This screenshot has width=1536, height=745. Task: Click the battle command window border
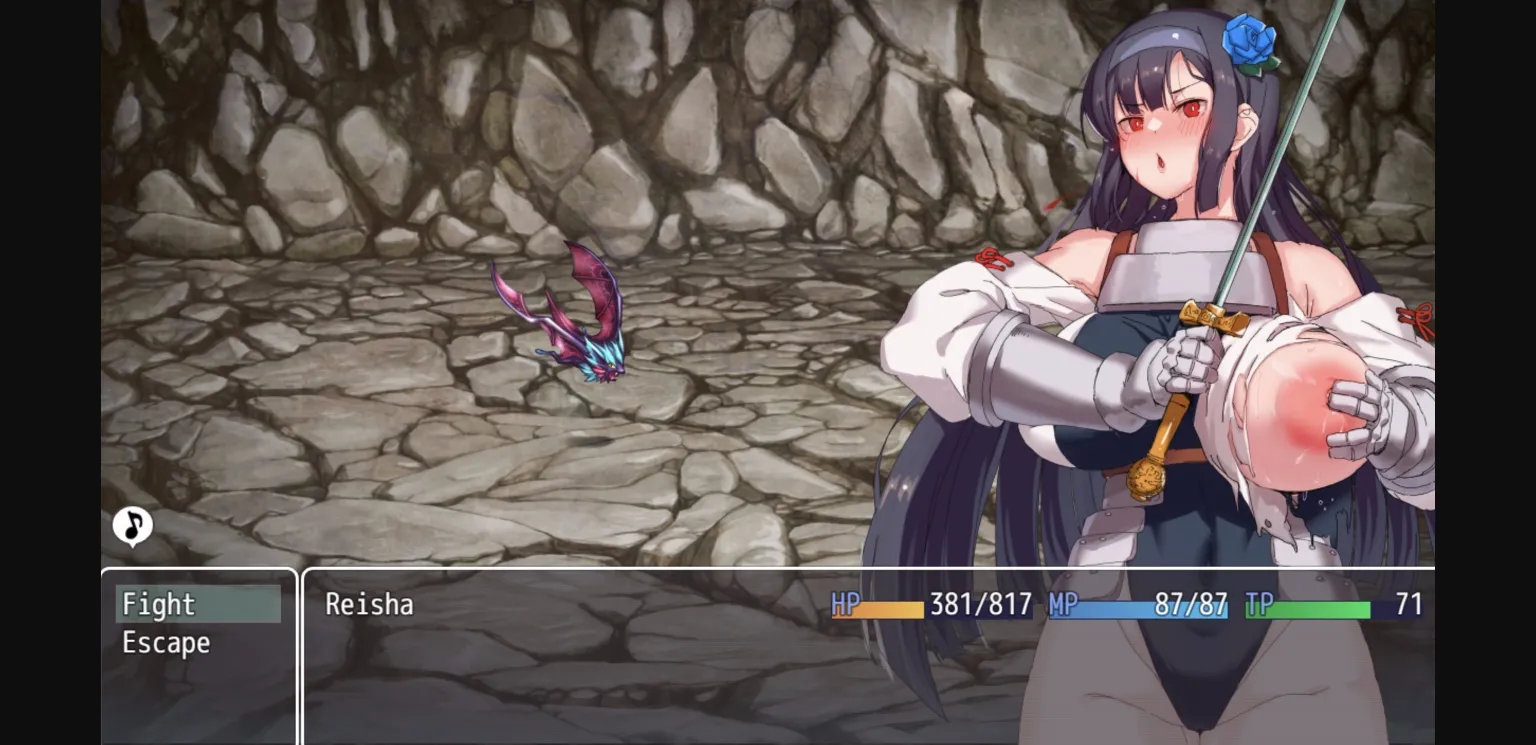click(x=199, y=570)
